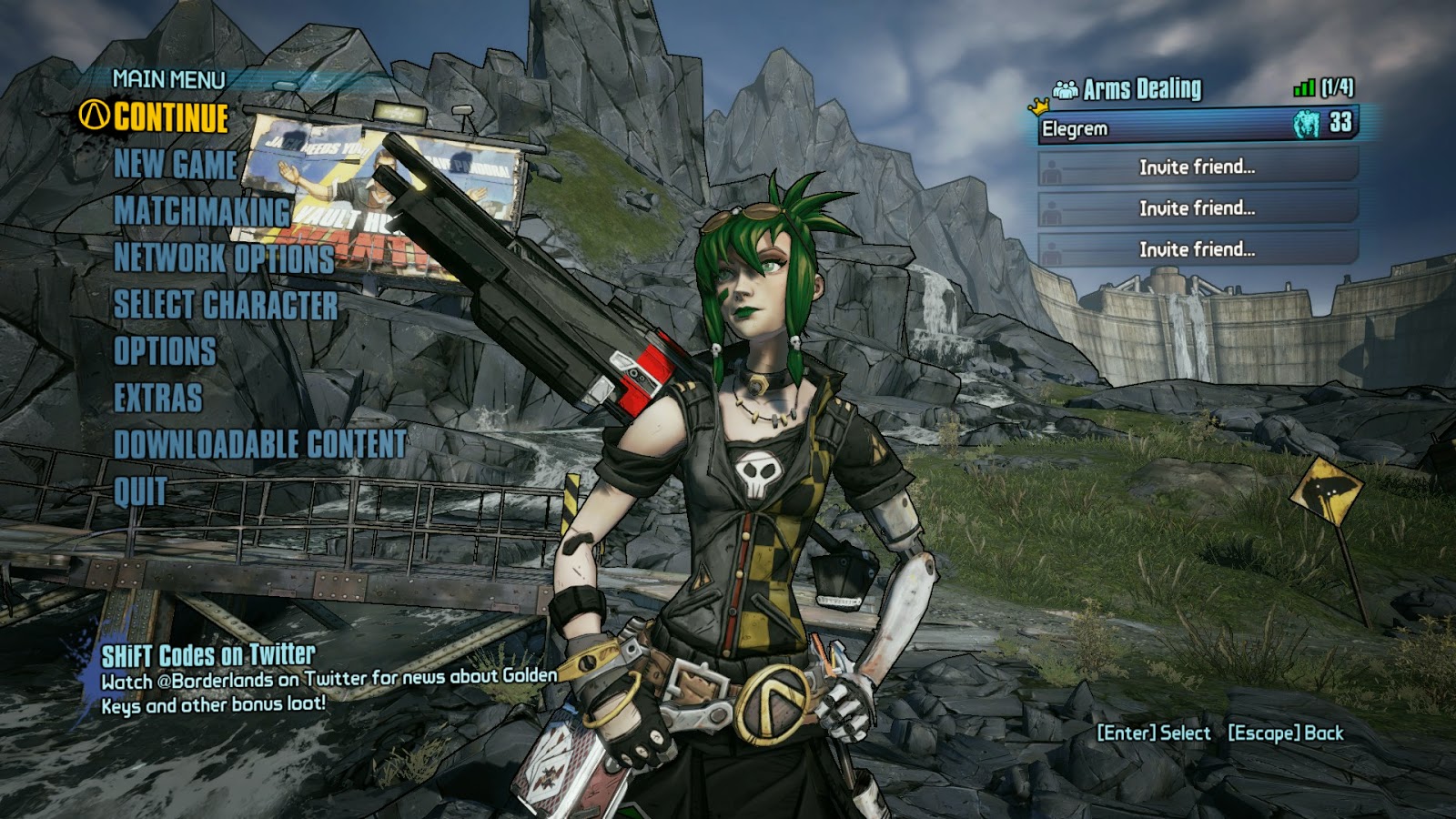
Task: Open the Extras menu
Action: (157, 398)
